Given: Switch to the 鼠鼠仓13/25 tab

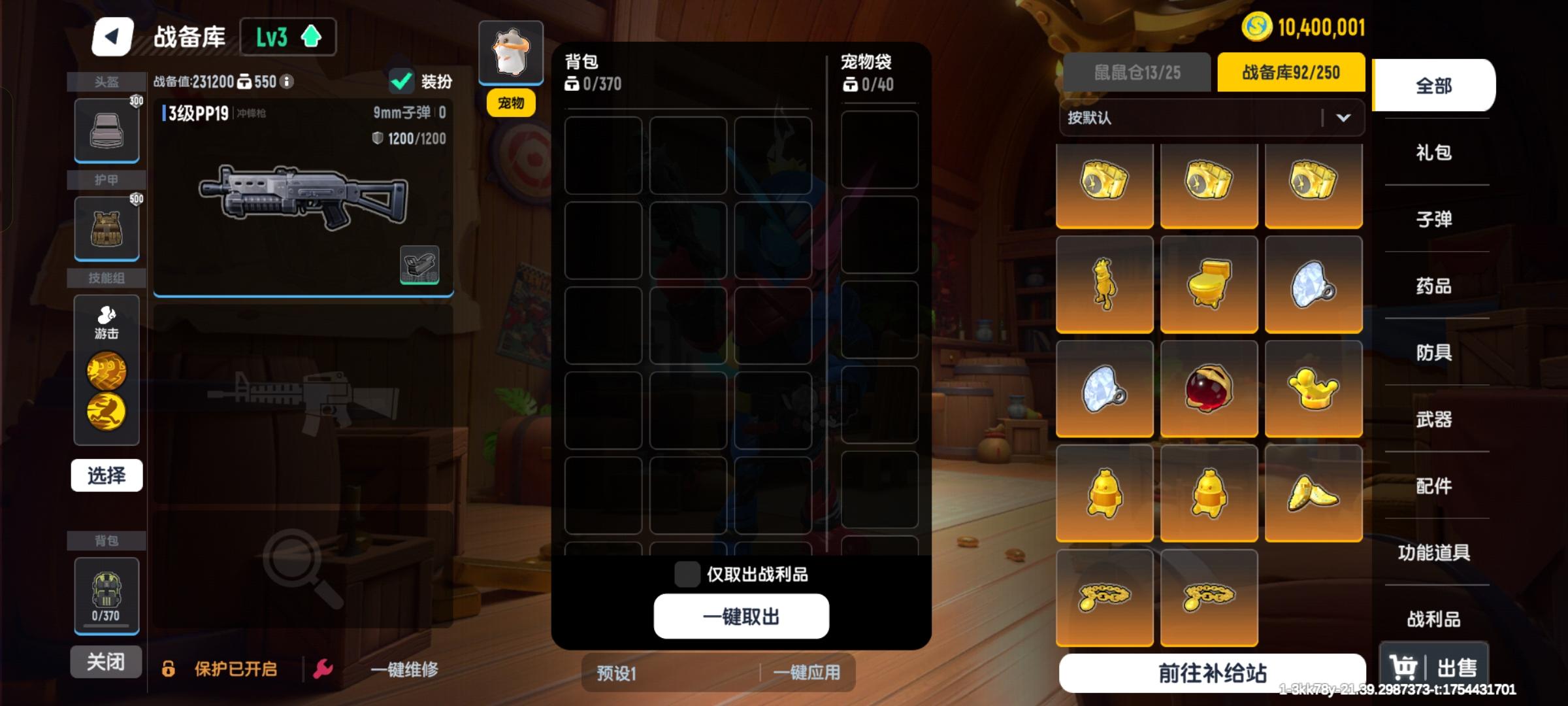Looking at the screenshot, I should [x=1137, y=73].
